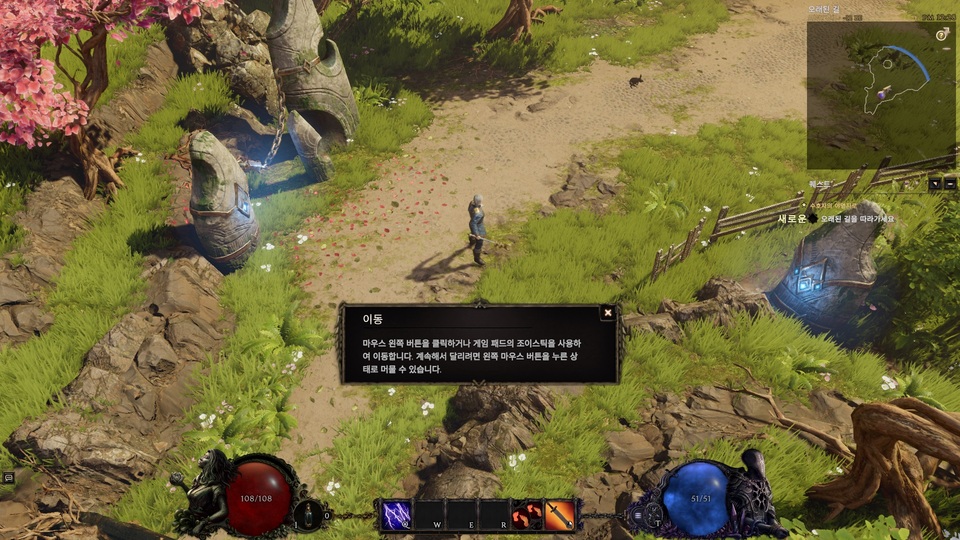Collapse the quest tracker with the arrow button
Screen dimensions: 960x540
coord(933,184)
